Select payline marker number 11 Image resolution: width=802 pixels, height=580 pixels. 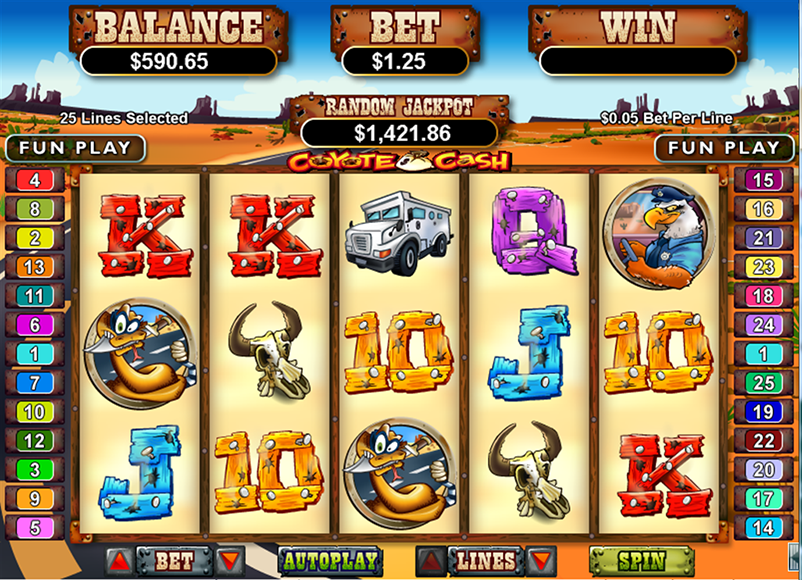click(x=35, y=296)
